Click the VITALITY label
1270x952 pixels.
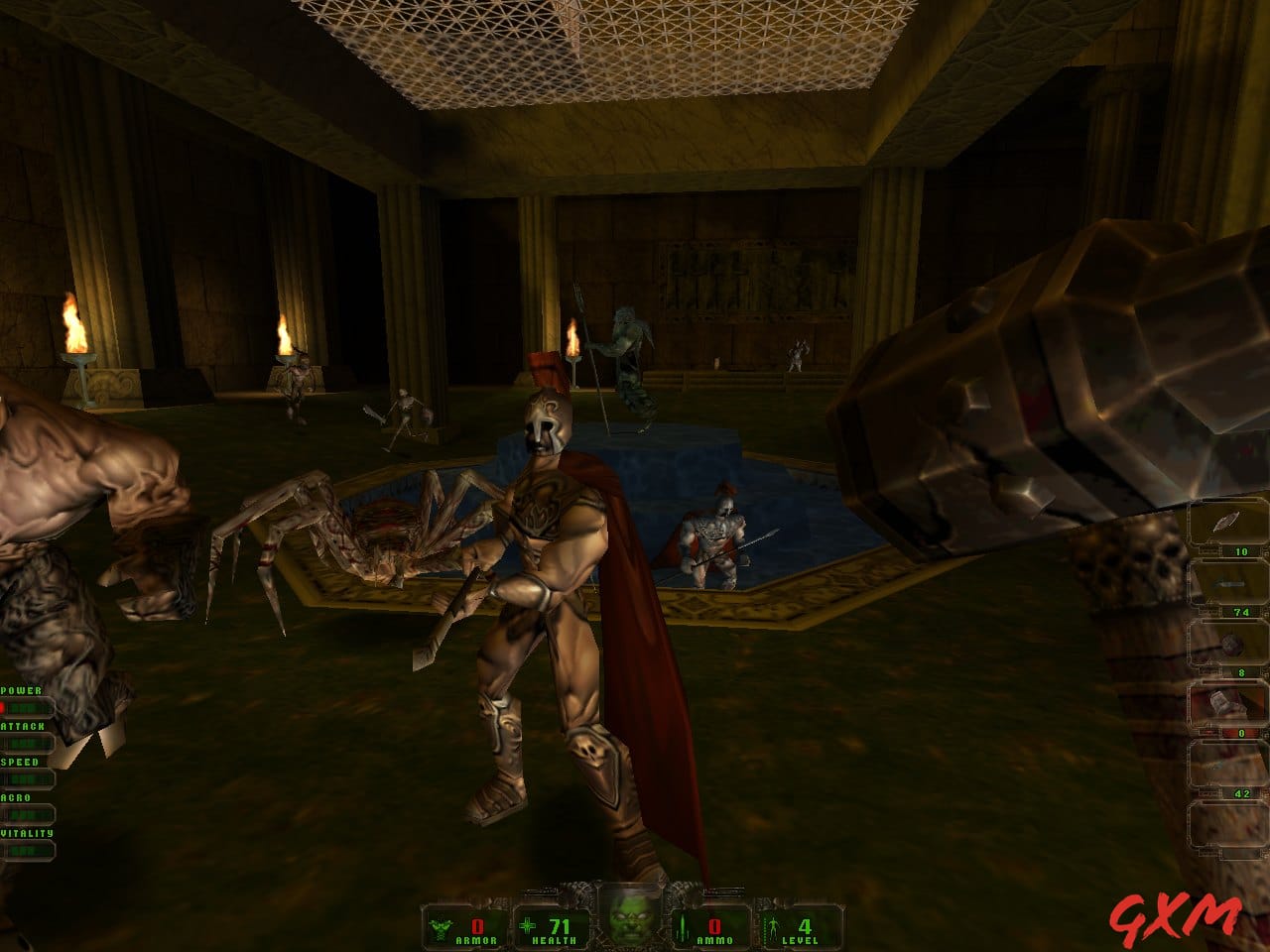click(x=26, y=832)
